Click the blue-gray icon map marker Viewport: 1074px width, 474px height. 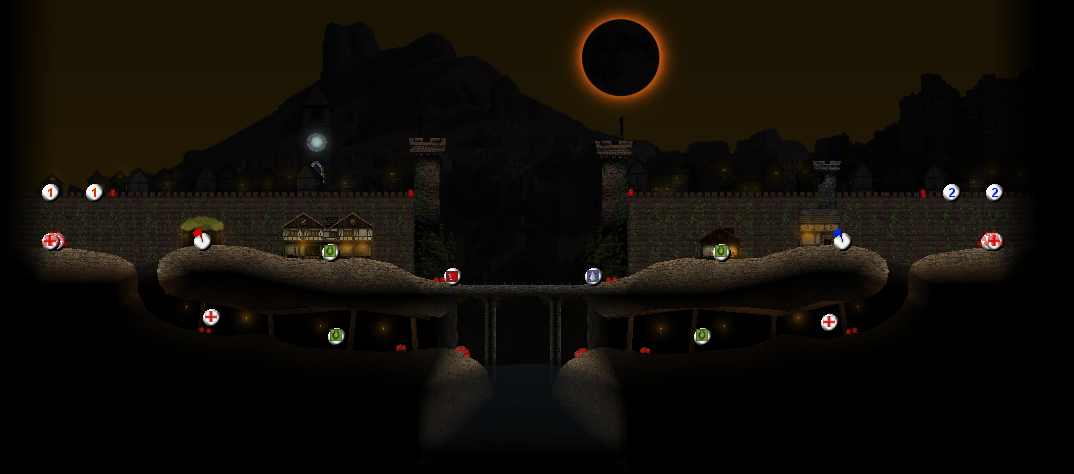(593, 276)
